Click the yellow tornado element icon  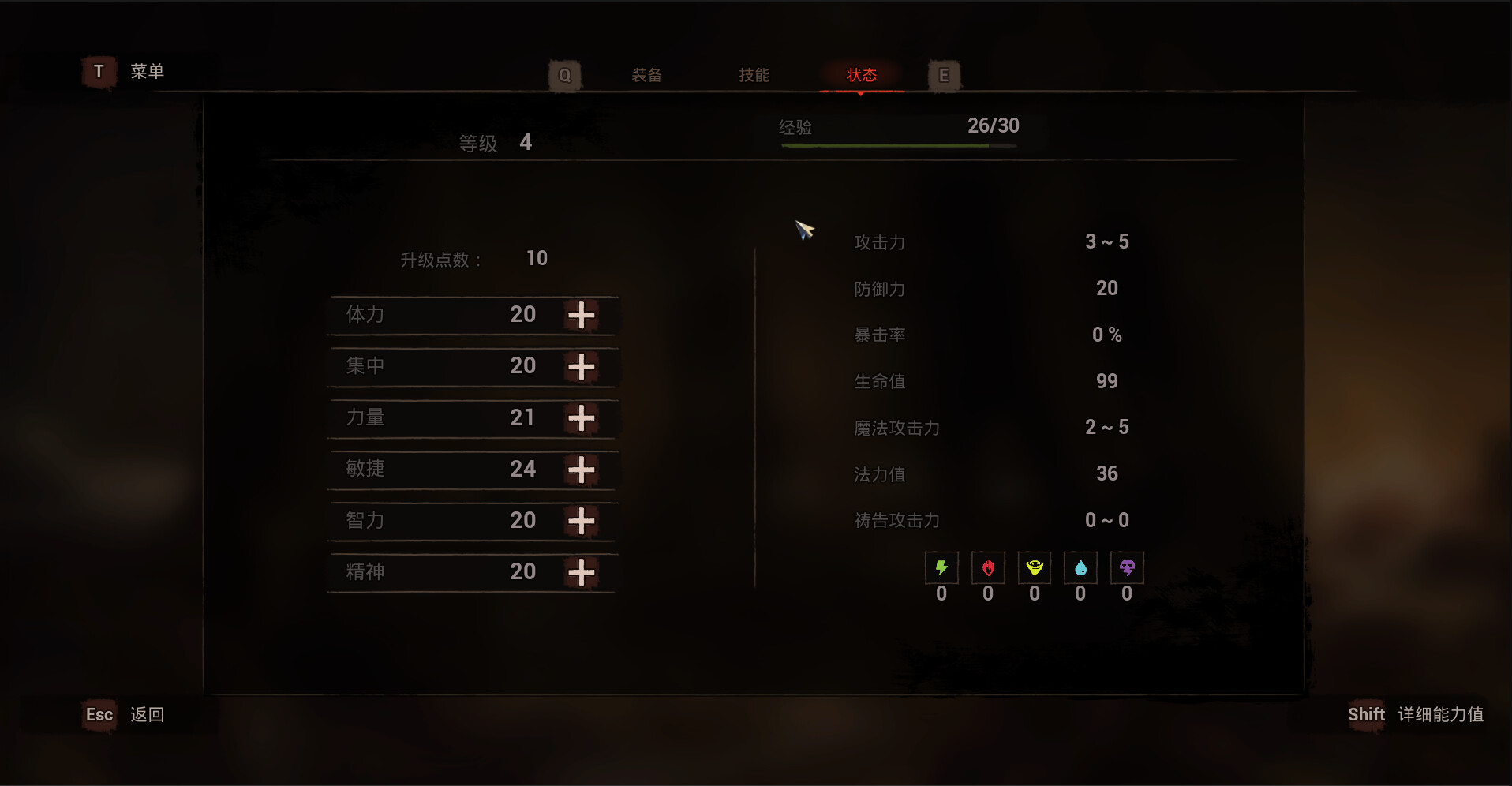tap(1035, 567)
